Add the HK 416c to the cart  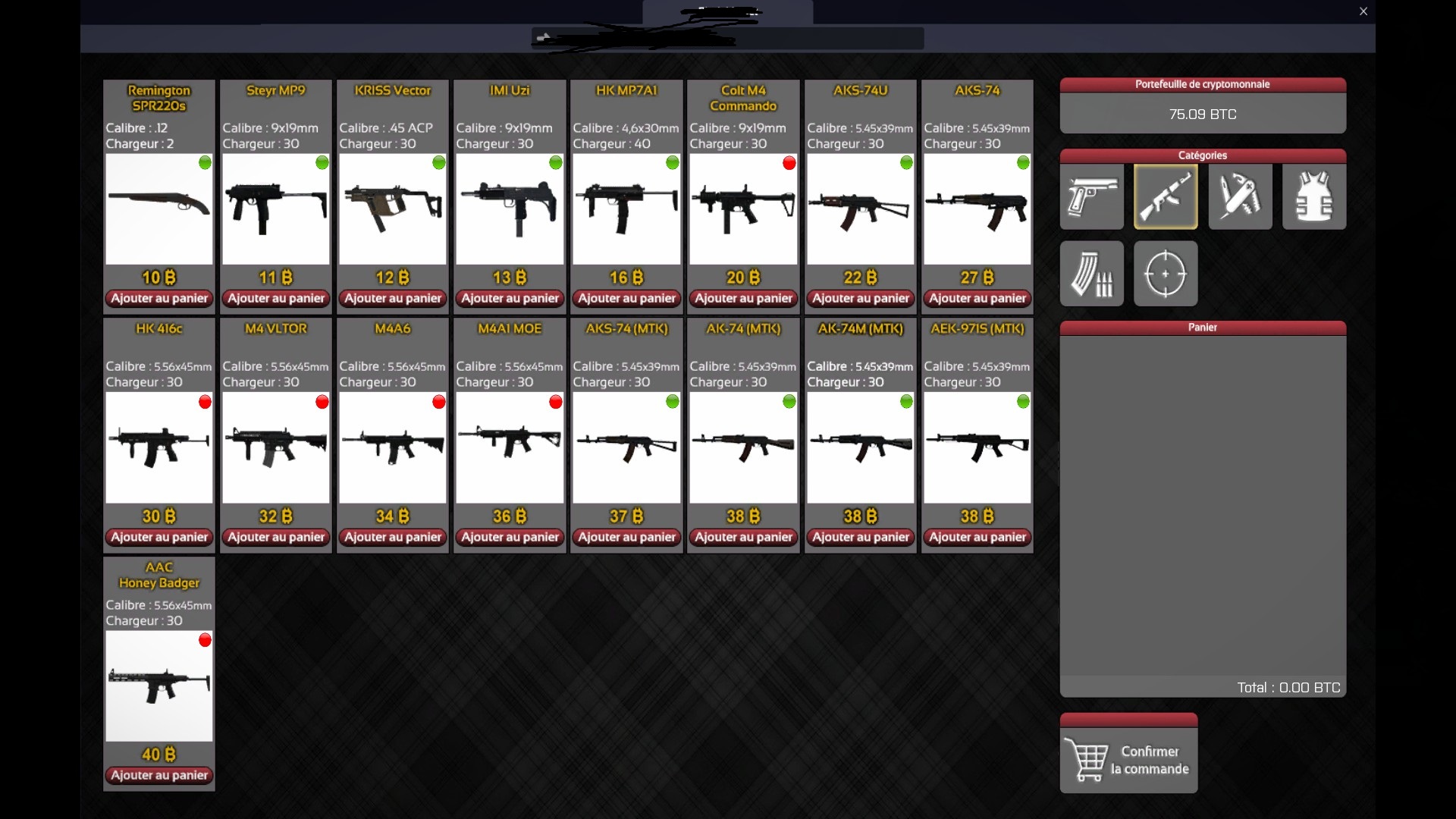[159, 537]
